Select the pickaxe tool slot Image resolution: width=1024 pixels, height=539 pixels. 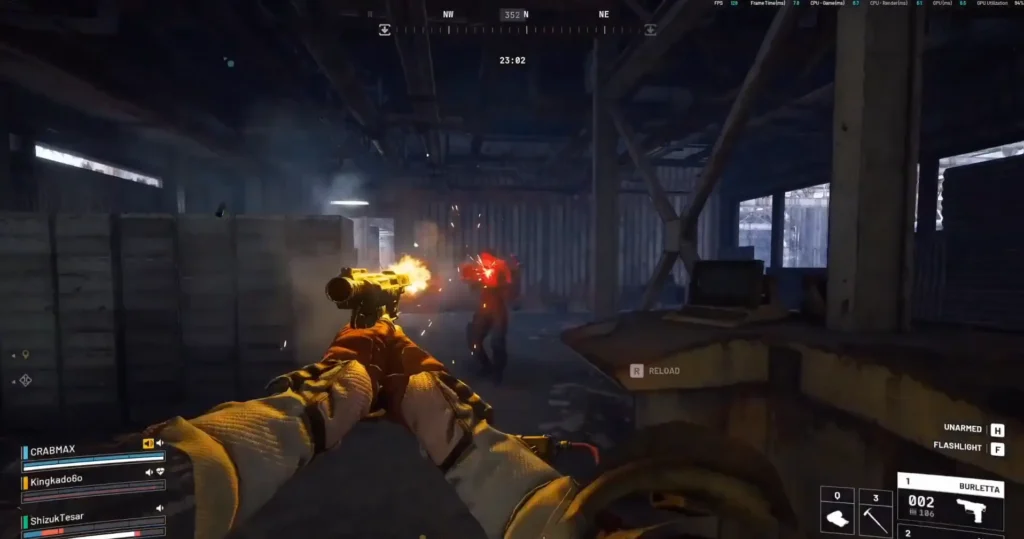tap(875, 511)
